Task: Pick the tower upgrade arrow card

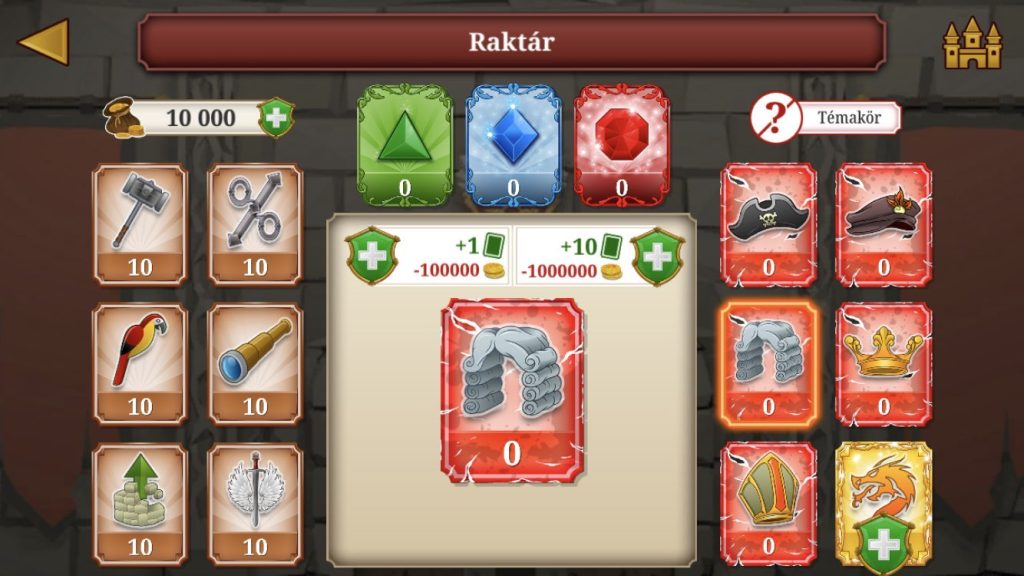Action: (x=140, y=504)
